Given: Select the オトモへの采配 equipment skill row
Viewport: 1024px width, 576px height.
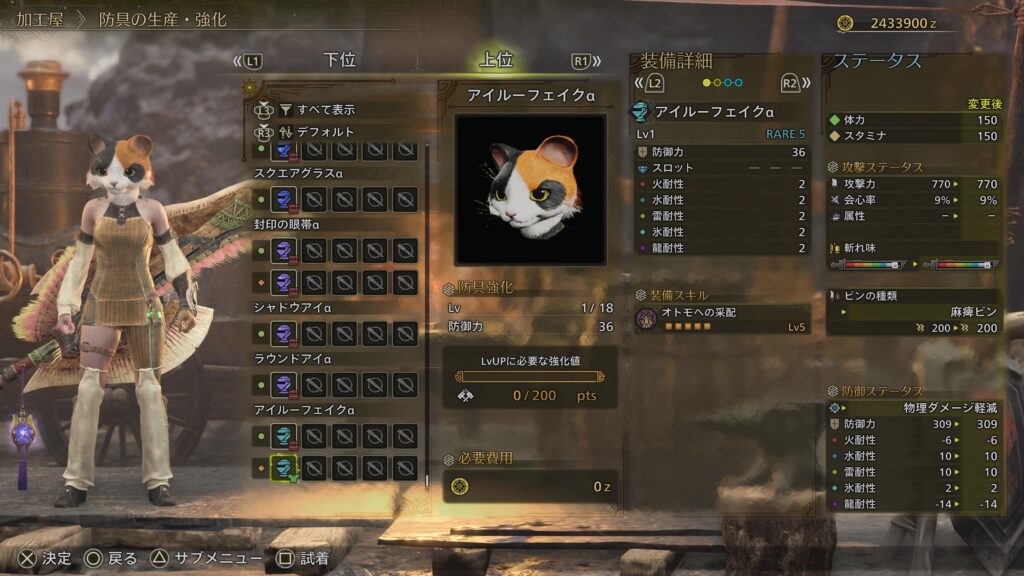Looking at the screenshot, I should click(x=722, y=319).
